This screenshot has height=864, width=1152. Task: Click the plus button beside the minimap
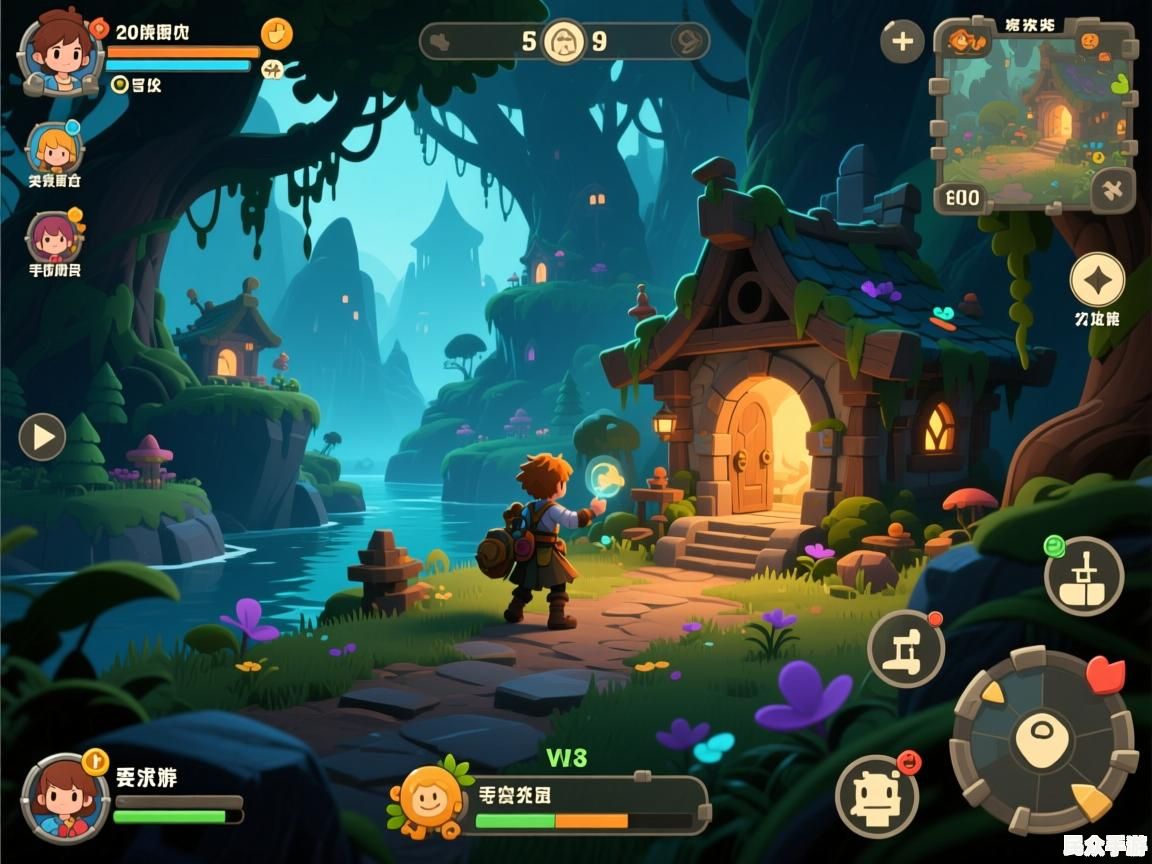(902, 41)
